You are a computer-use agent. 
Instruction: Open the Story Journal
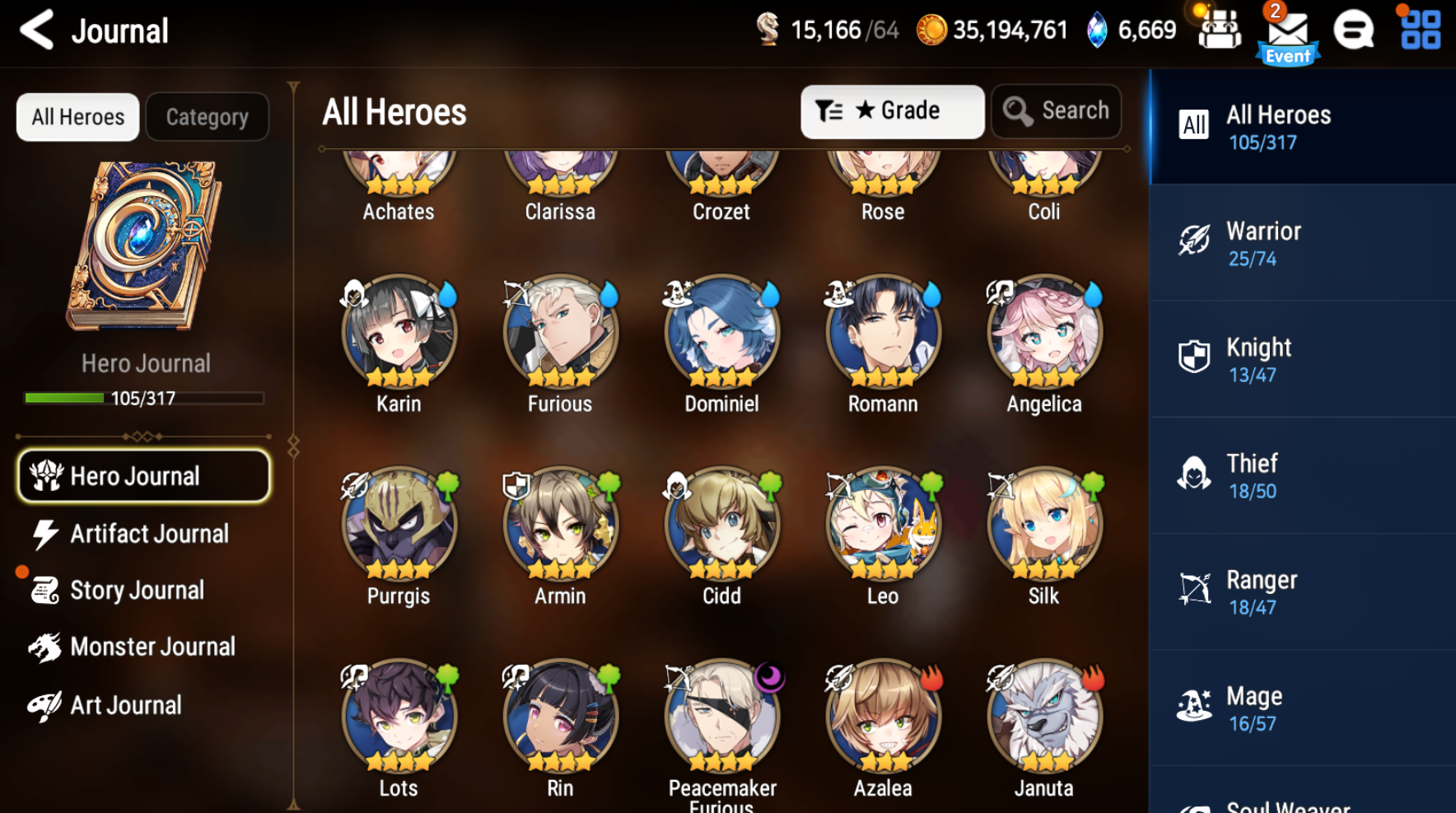click(137, 590)
